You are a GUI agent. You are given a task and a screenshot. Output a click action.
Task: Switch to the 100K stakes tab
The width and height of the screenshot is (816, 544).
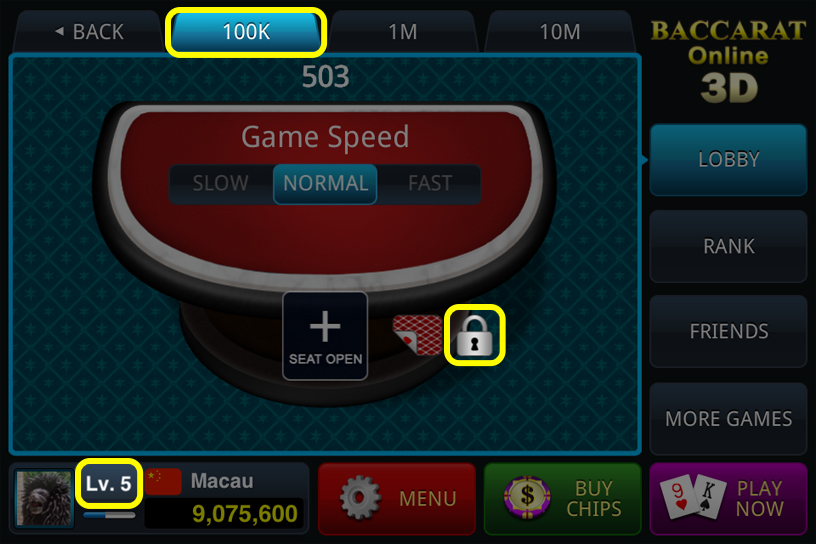pyautogui.click(x=246, y=32)
